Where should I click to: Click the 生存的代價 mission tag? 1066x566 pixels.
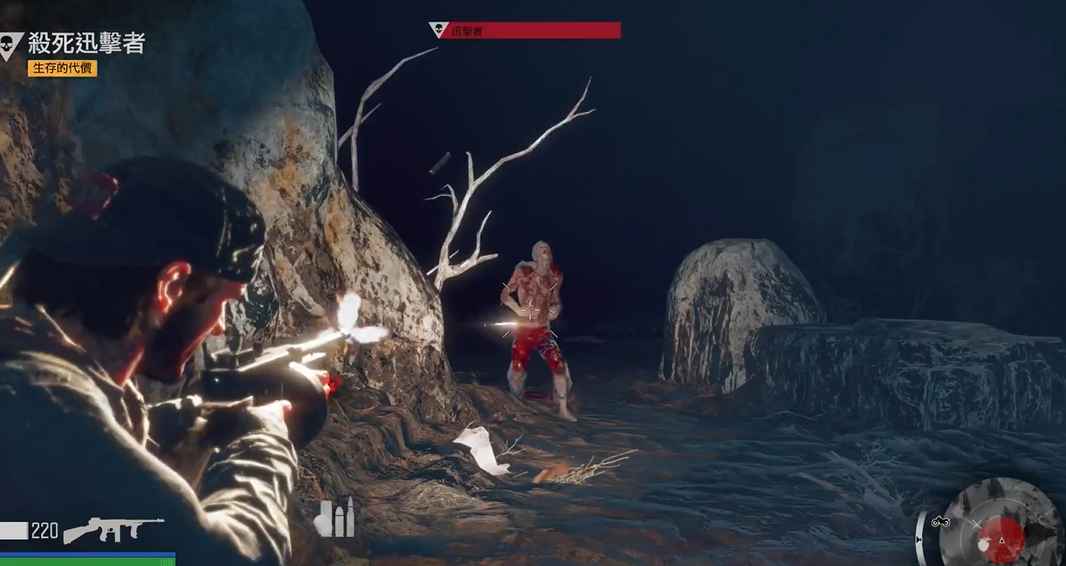(62, 68)
